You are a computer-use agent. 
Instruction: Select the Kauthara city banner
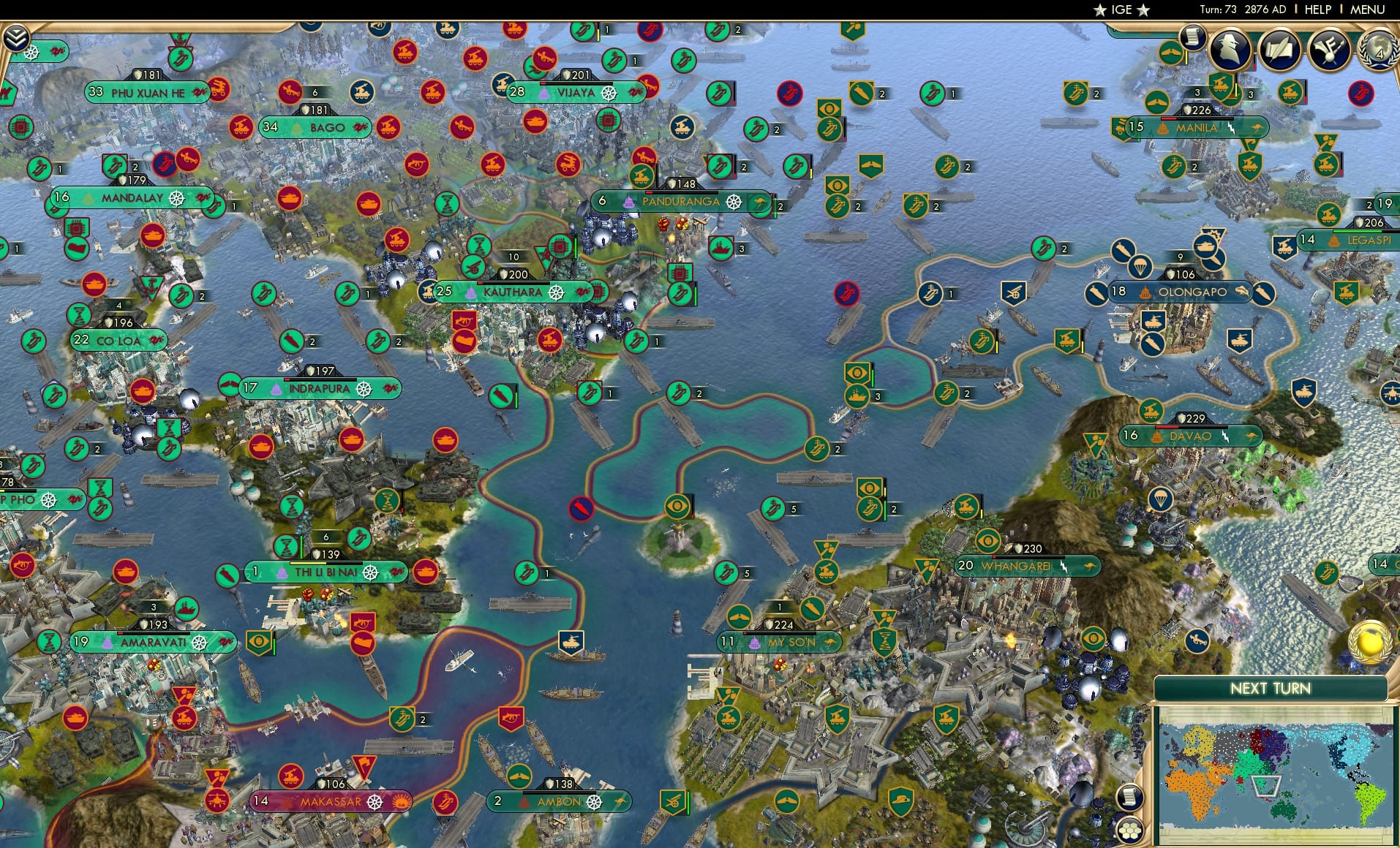[x=512, y=292]
